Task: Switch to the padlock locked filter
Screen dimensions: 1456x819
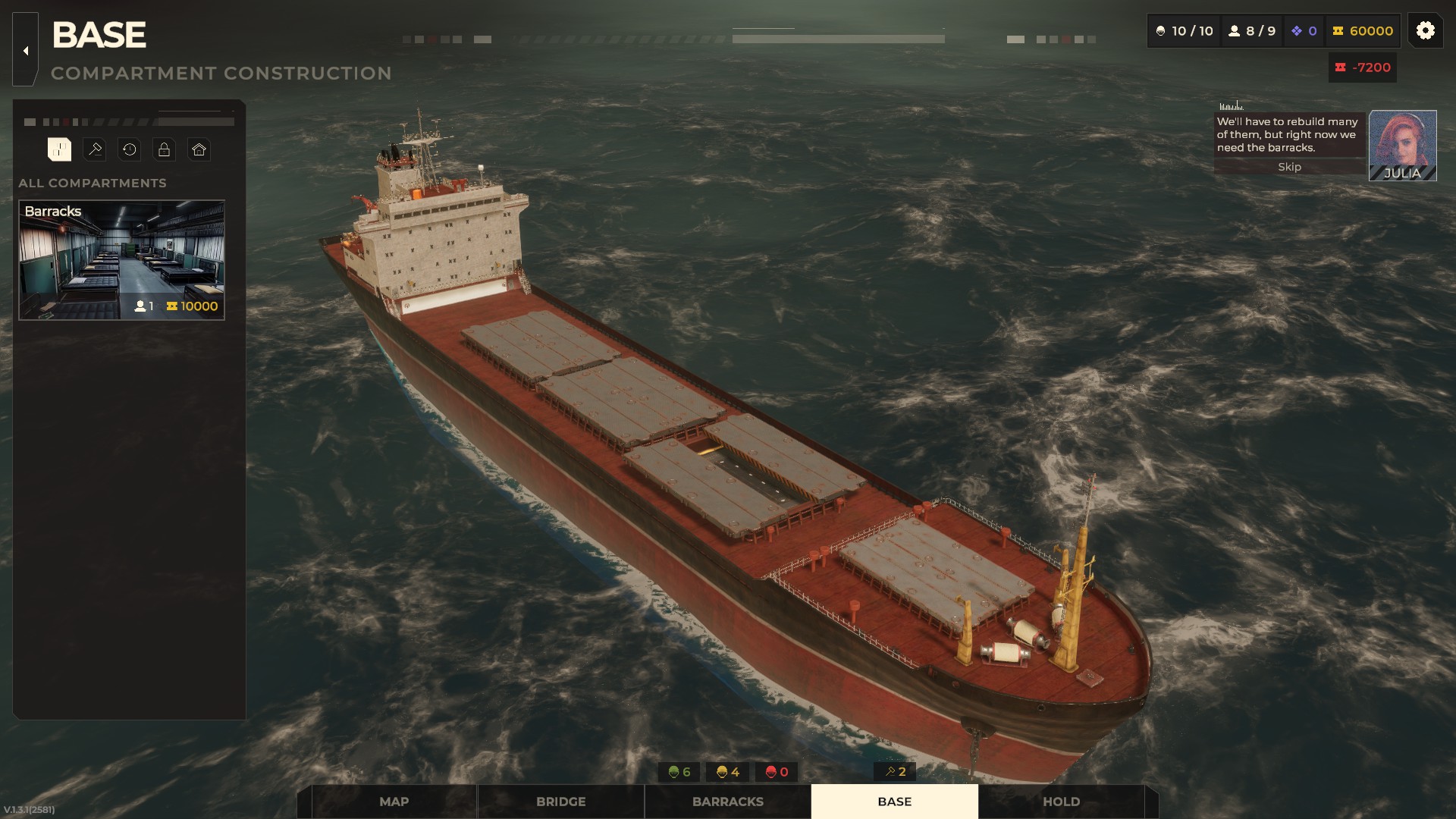Action: point(164,149)
